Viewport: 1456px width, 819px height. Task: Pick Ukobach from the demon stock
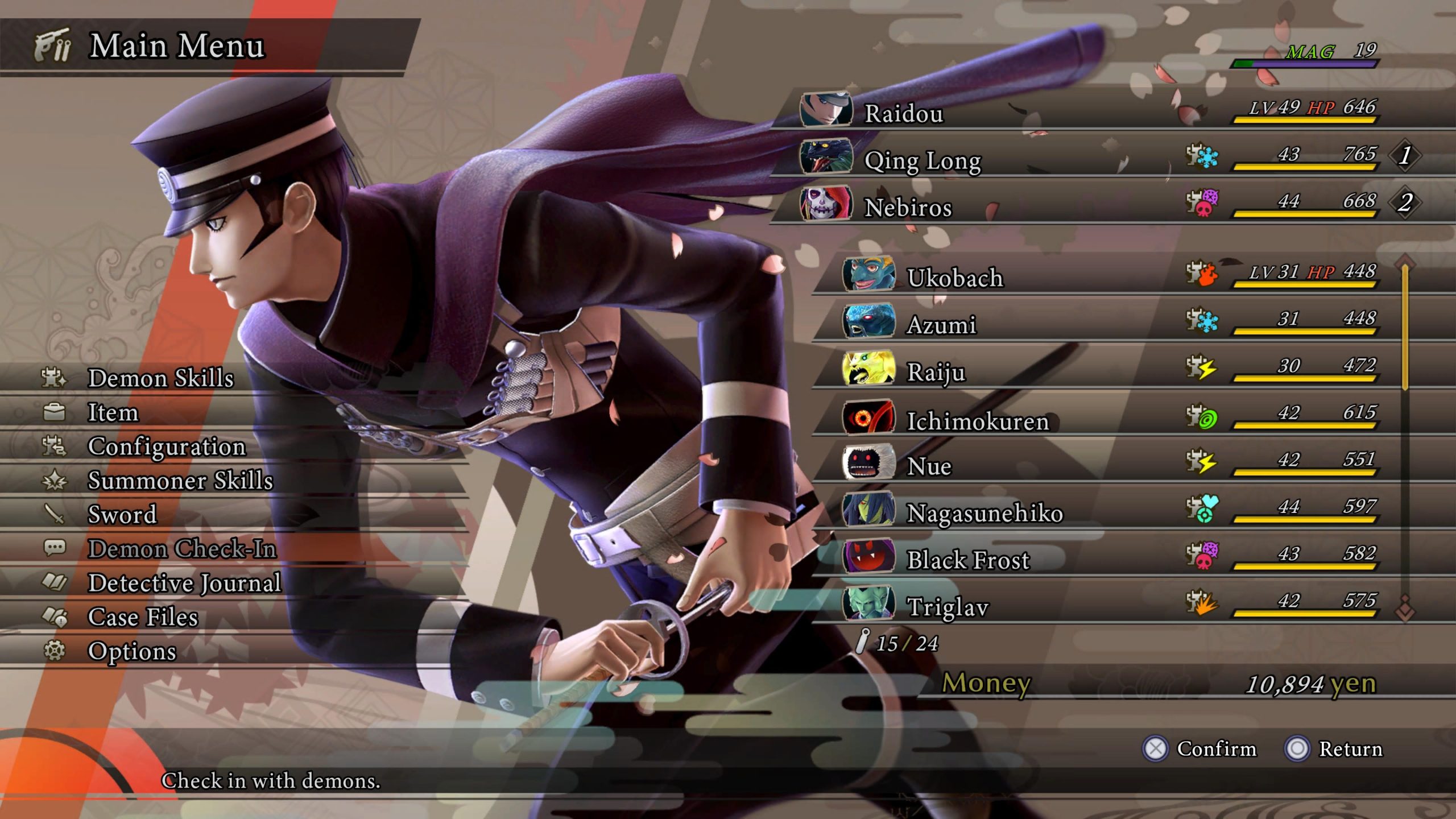[955, 278]
